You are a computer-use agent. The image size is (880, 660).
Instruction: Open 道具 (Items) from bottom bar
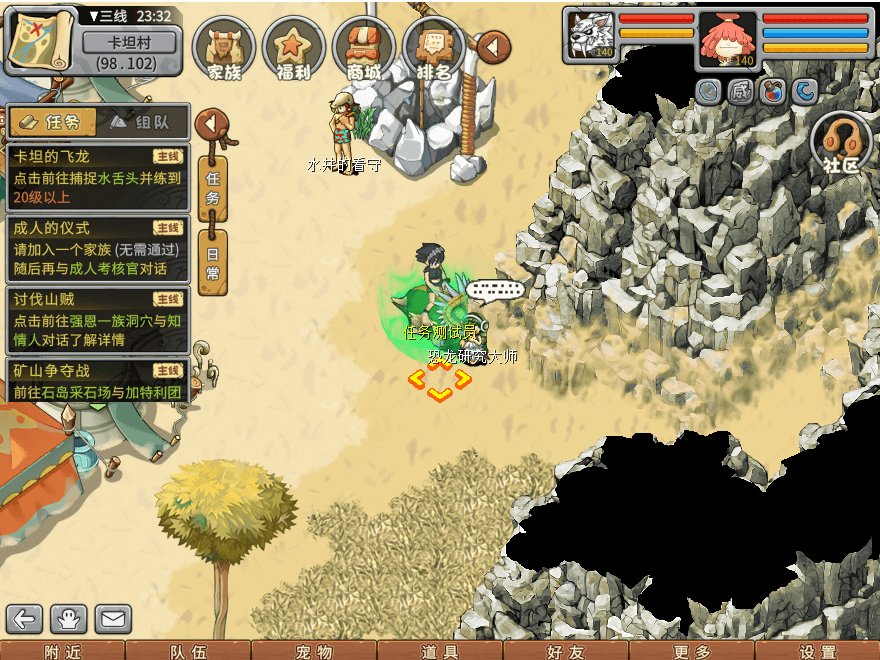440,651
